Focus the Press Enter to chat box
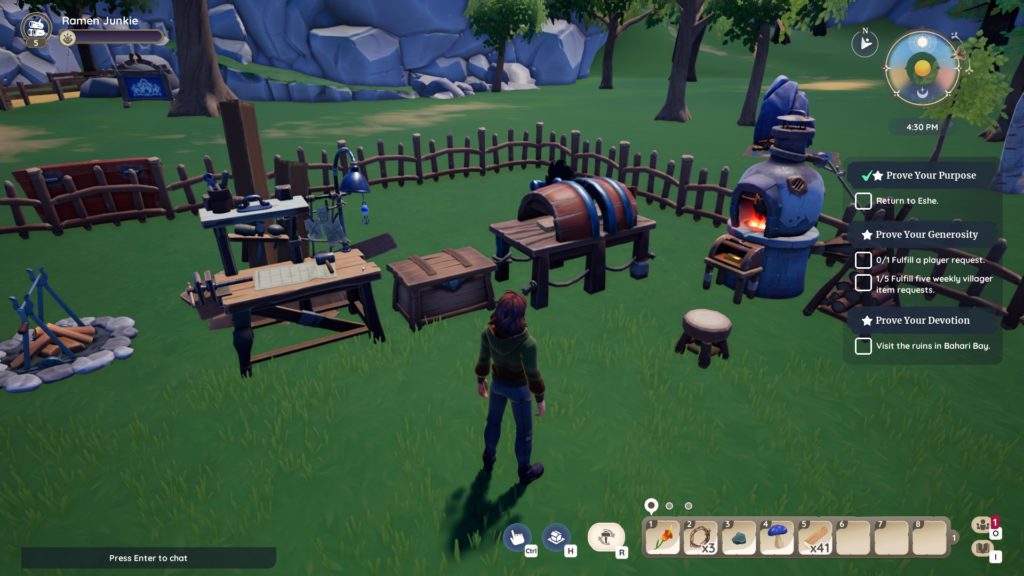Viewport: 1024px width, 576px height. pyautogui.click(x=148, y=558)
